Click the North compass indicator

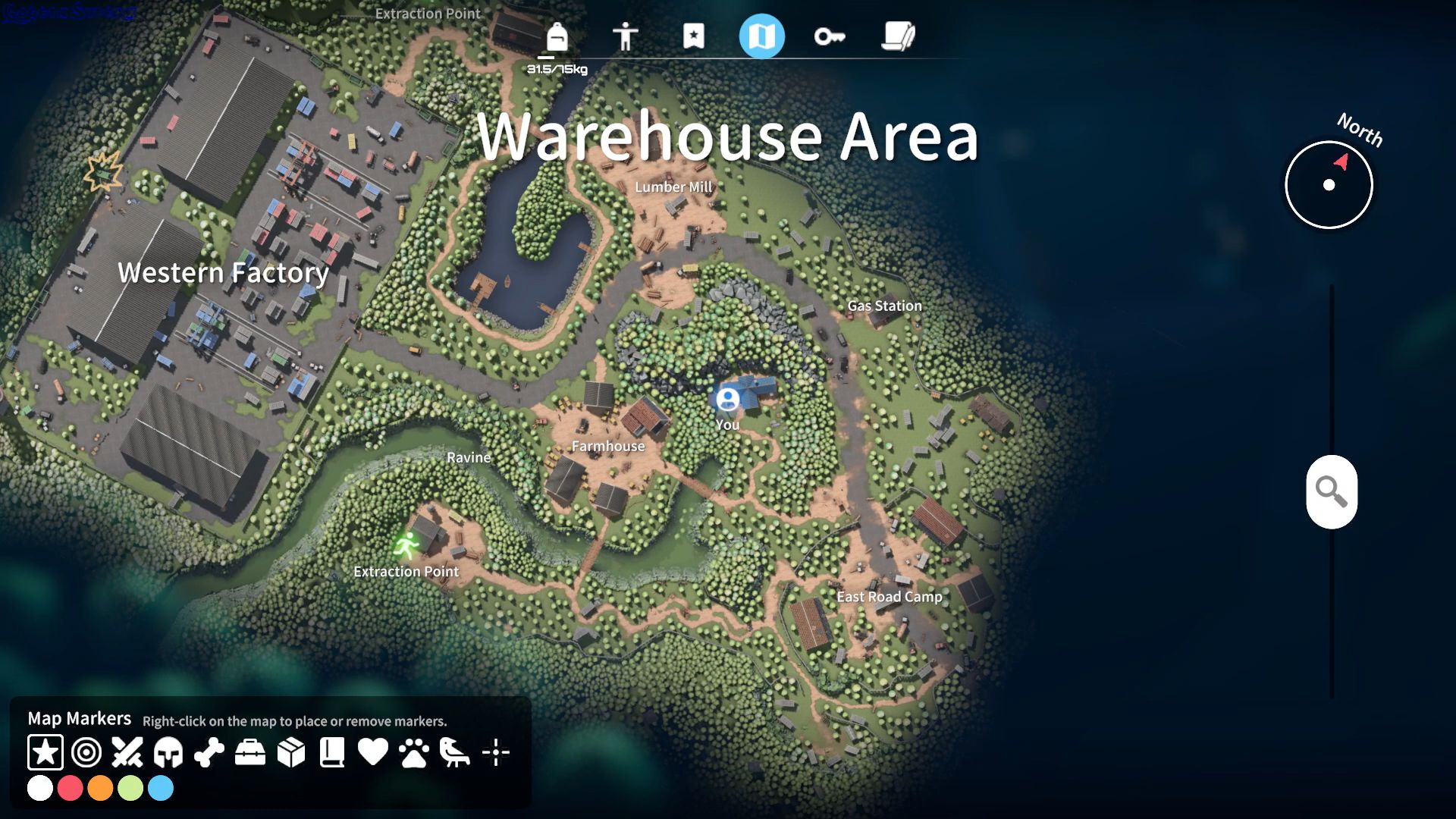coord(1328,184)
